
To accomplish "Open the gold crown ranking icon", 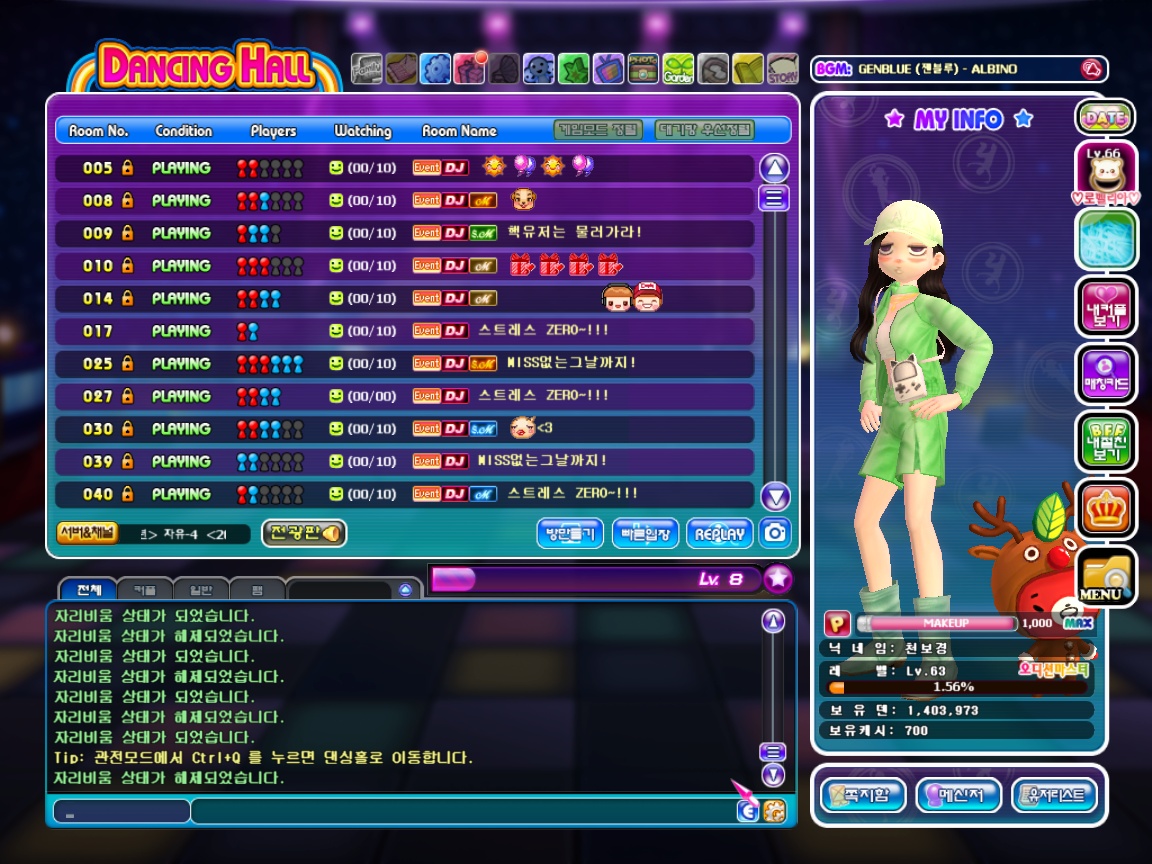I will [1106, 509].
